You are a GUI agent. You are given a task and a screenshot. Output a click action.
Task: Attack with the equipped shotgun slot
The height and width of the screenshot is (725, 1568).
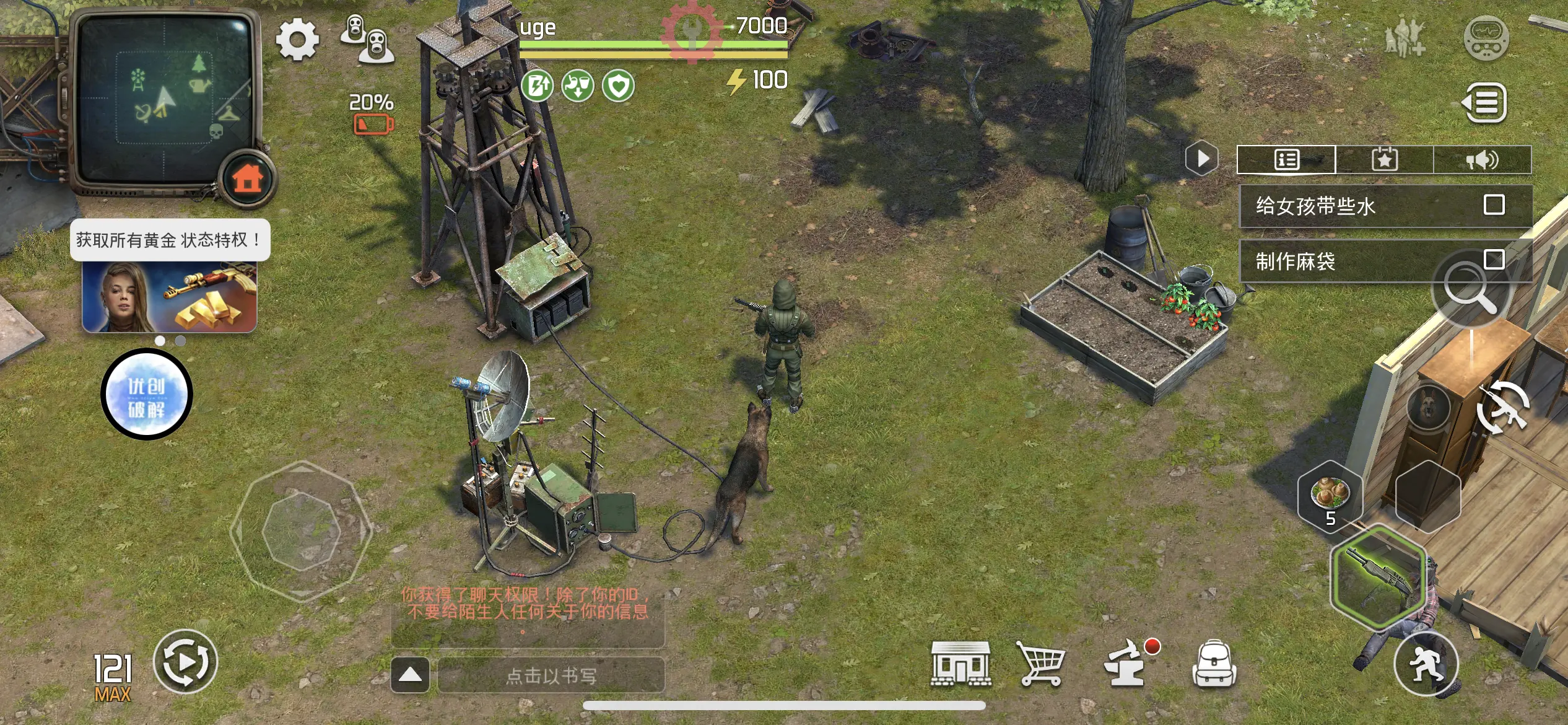pyautogui.click(x=1379, y=578)
